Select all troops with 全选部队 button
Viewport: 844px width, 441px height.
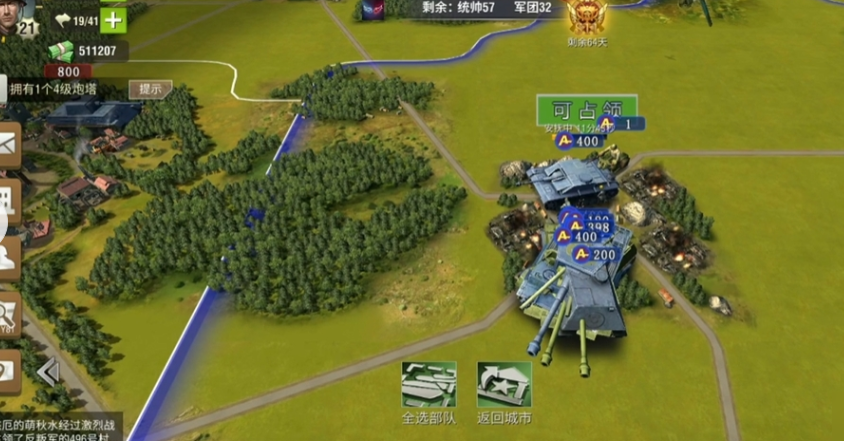(x=429, y=385)
